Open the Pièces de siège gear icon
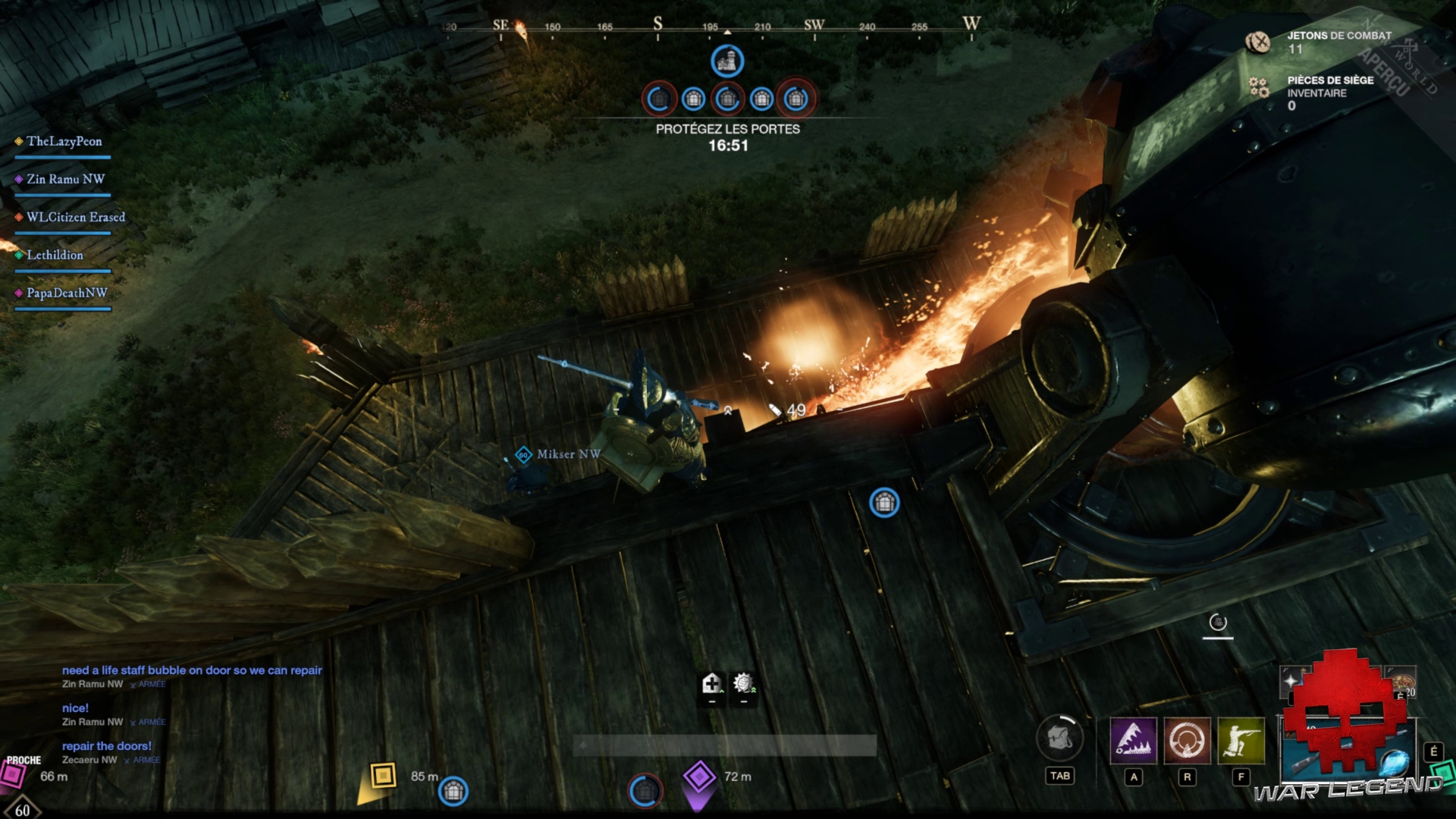Image resolution: width=1456 pixels, height=819 pixels. (1259, 88)
